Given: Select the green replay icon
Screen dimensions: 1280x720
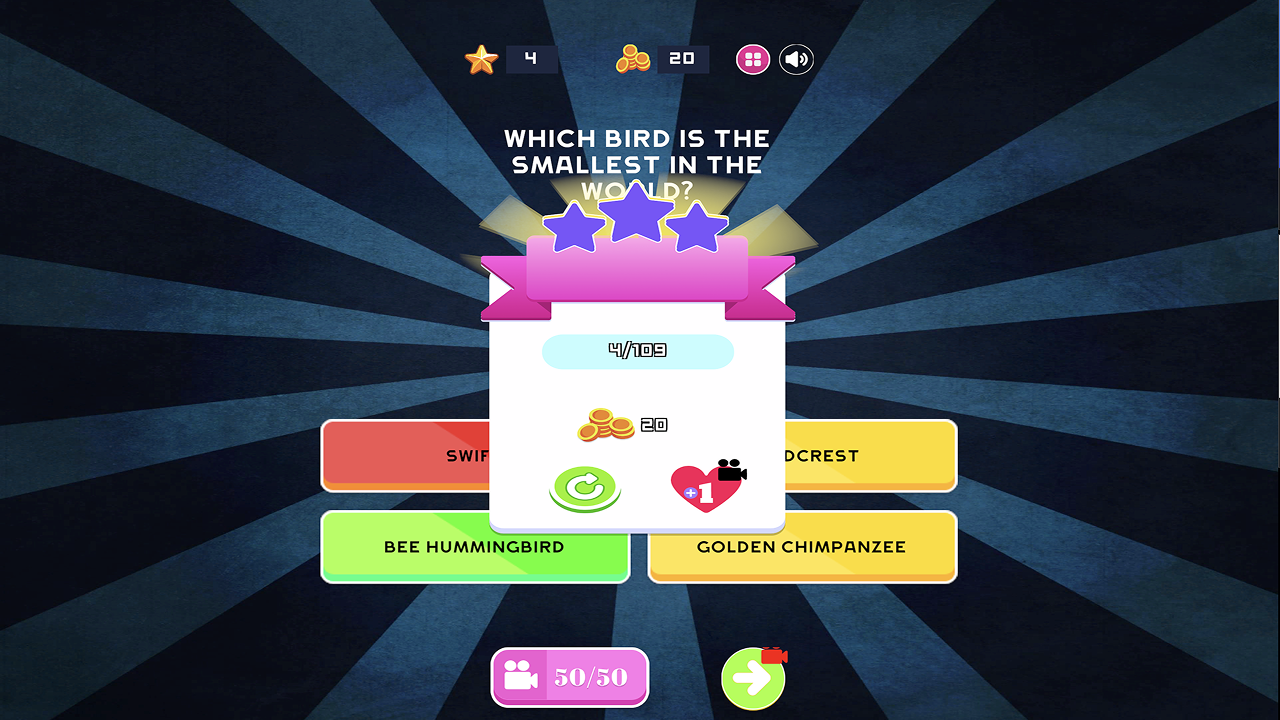Looking at the screenshot, I should pyautogui.click(x=585, y=489).
